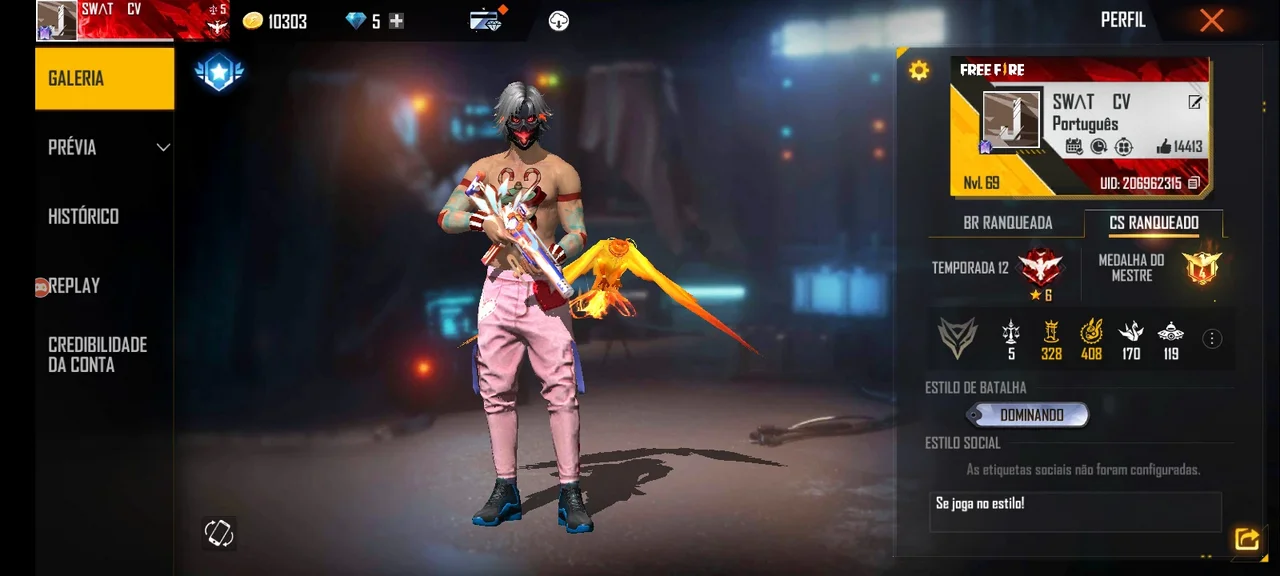
Task: Open the three-dot more stats button
Action: click(x=1212, y=339)
